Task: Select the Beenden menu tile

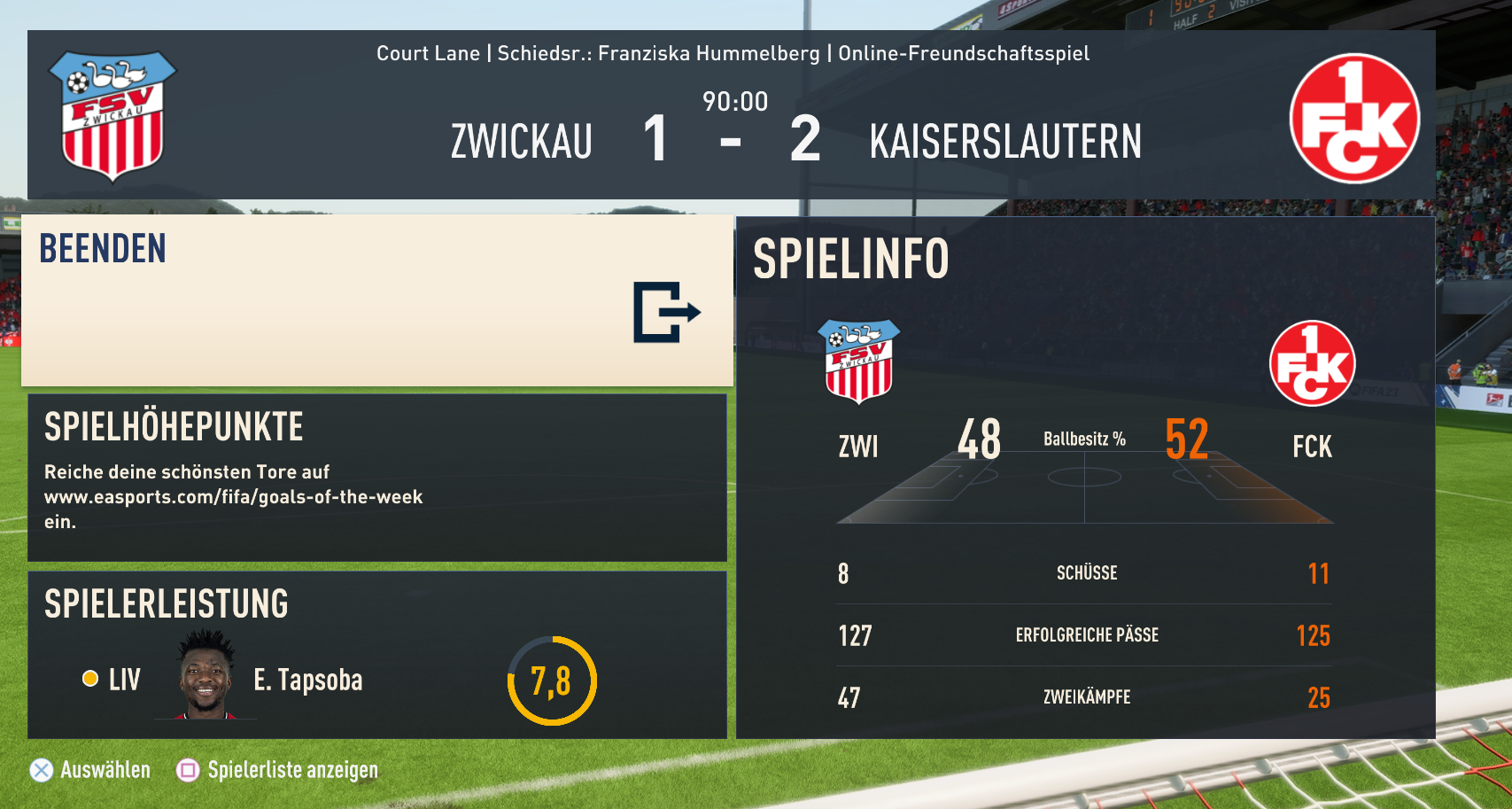Action: pos(376,301)
